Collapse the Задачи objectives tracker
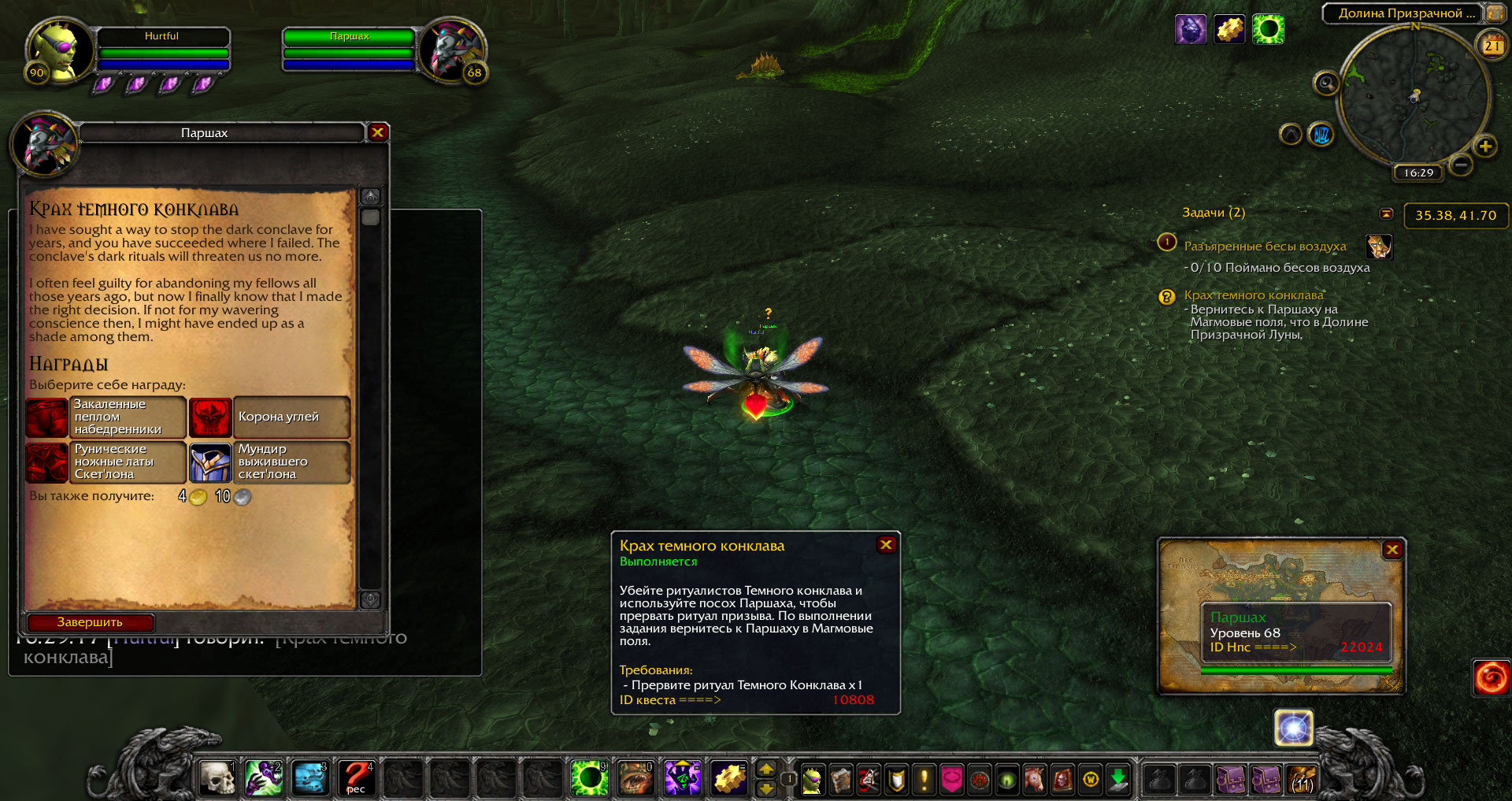1512x801 pixels. tap(1386, 213)
